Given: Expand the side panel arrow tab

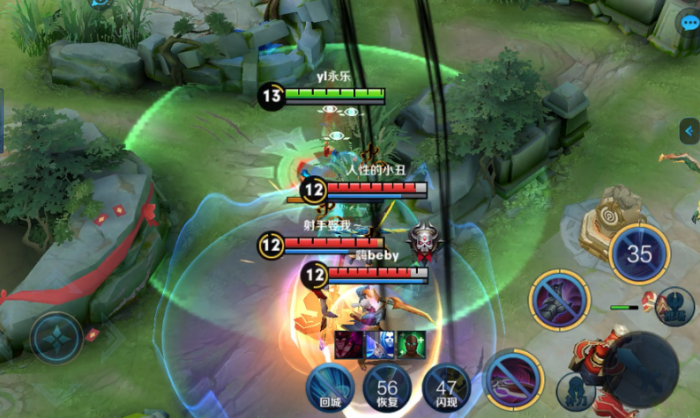Looking at the screenshot, I should point(689,131).
